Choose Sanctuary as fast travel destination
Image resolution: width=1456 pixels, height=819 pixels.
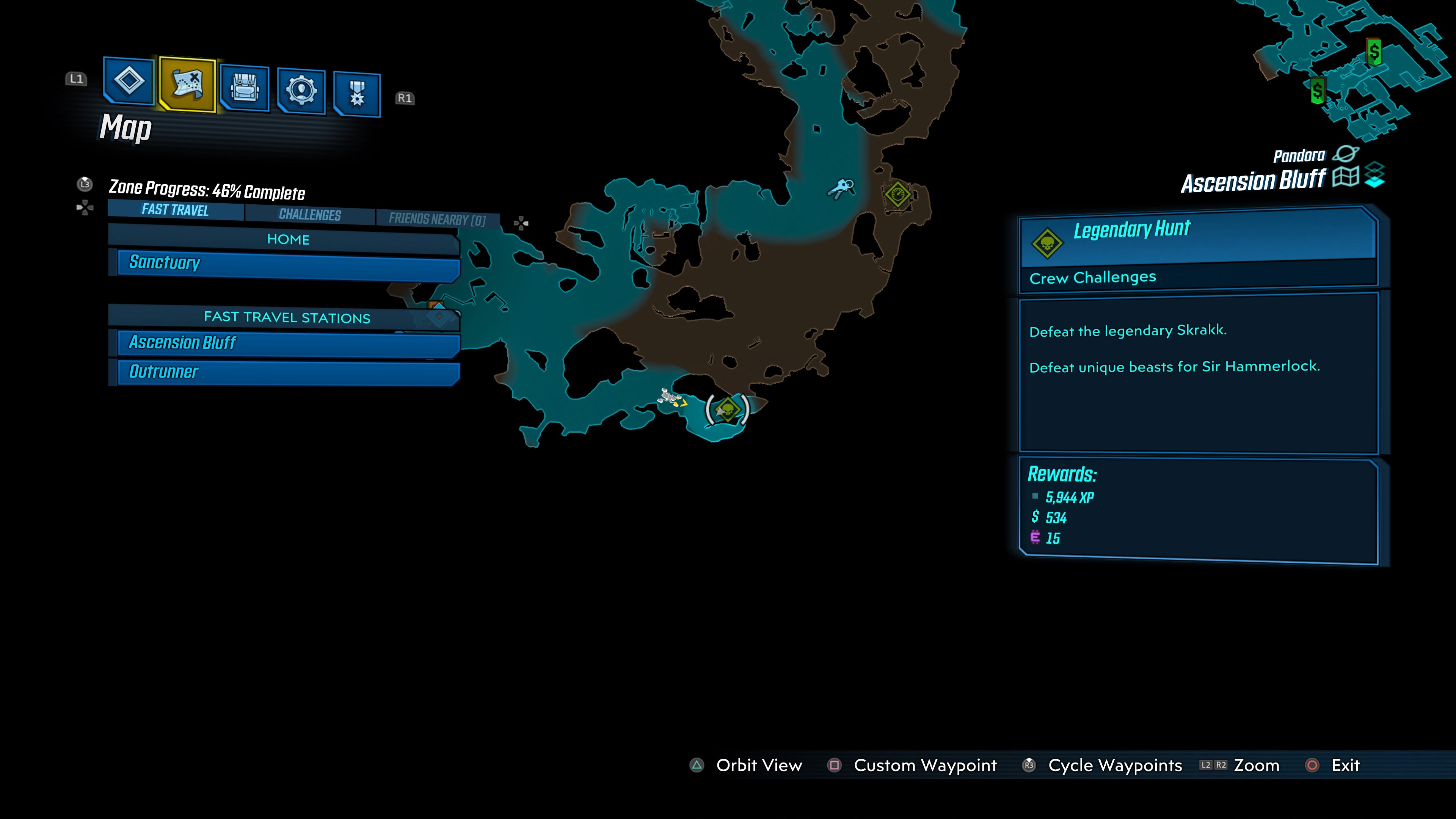(288, 264)
